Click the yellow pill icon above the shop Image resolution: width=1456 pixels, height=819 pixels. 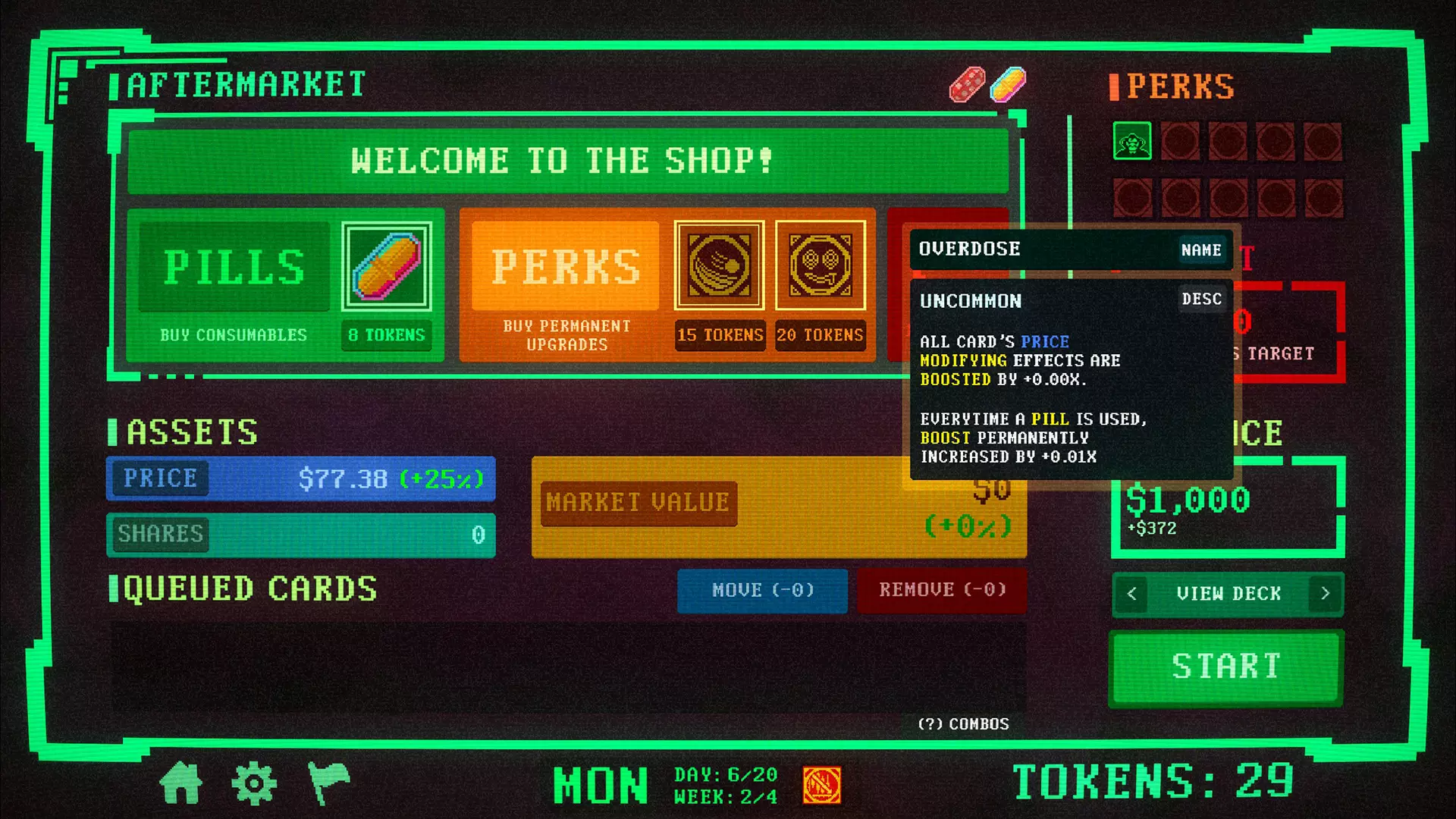(x=1007, y=86)
